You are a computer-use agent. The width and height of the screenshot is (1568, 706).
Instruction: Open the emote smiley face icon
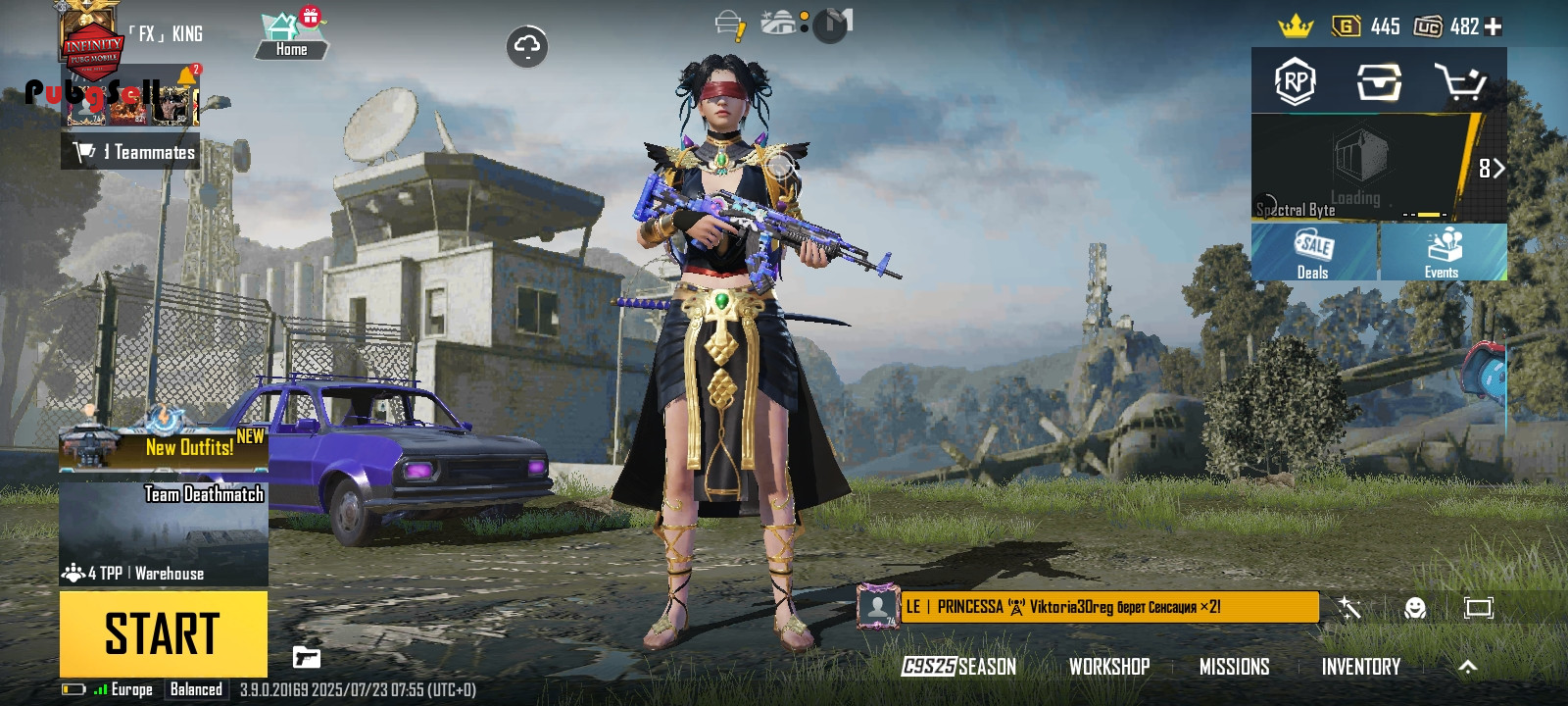[x=1414, y=608]
